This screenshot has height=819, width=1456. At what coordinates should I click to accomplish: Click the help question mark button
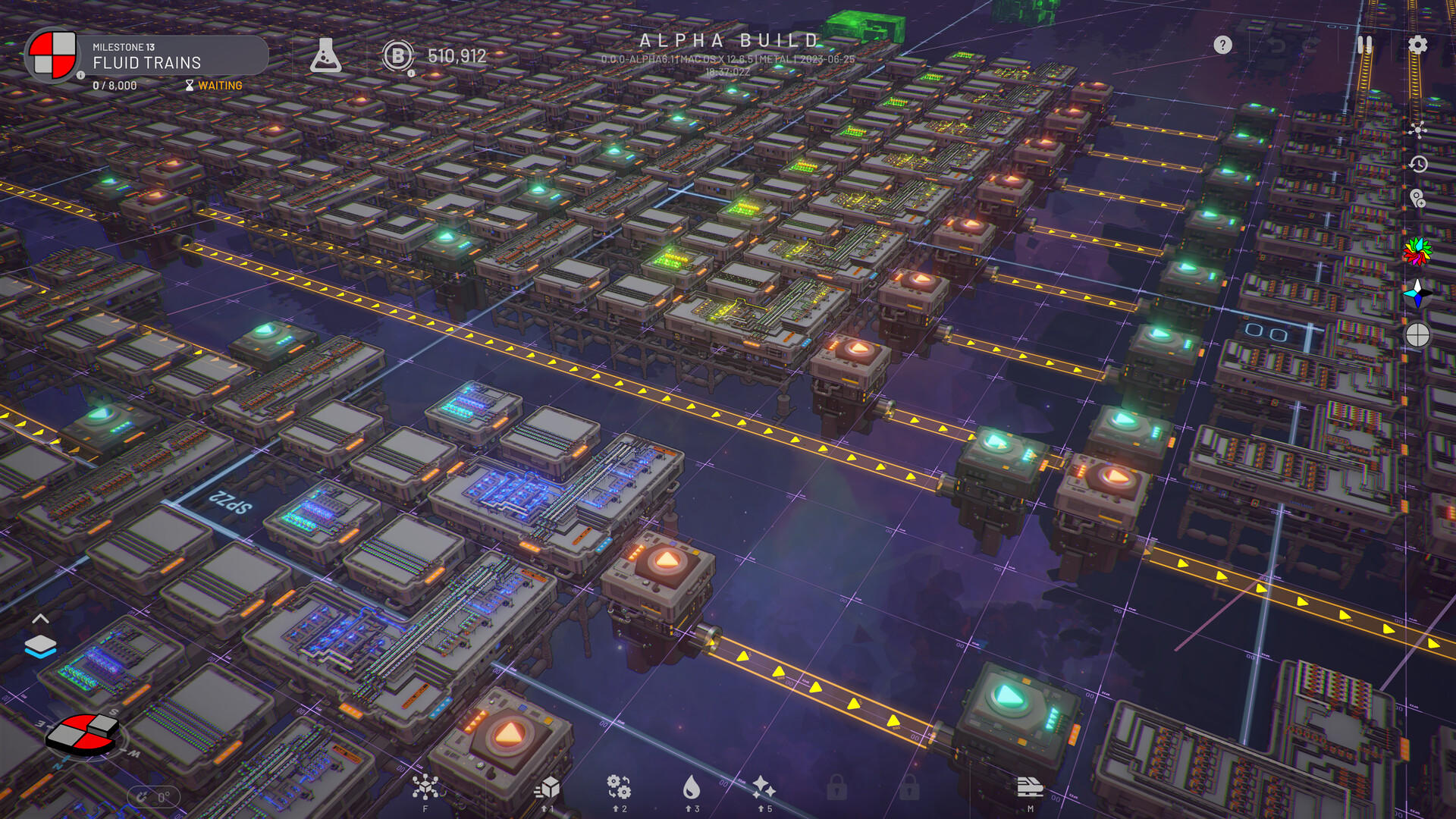(1223, 46)
